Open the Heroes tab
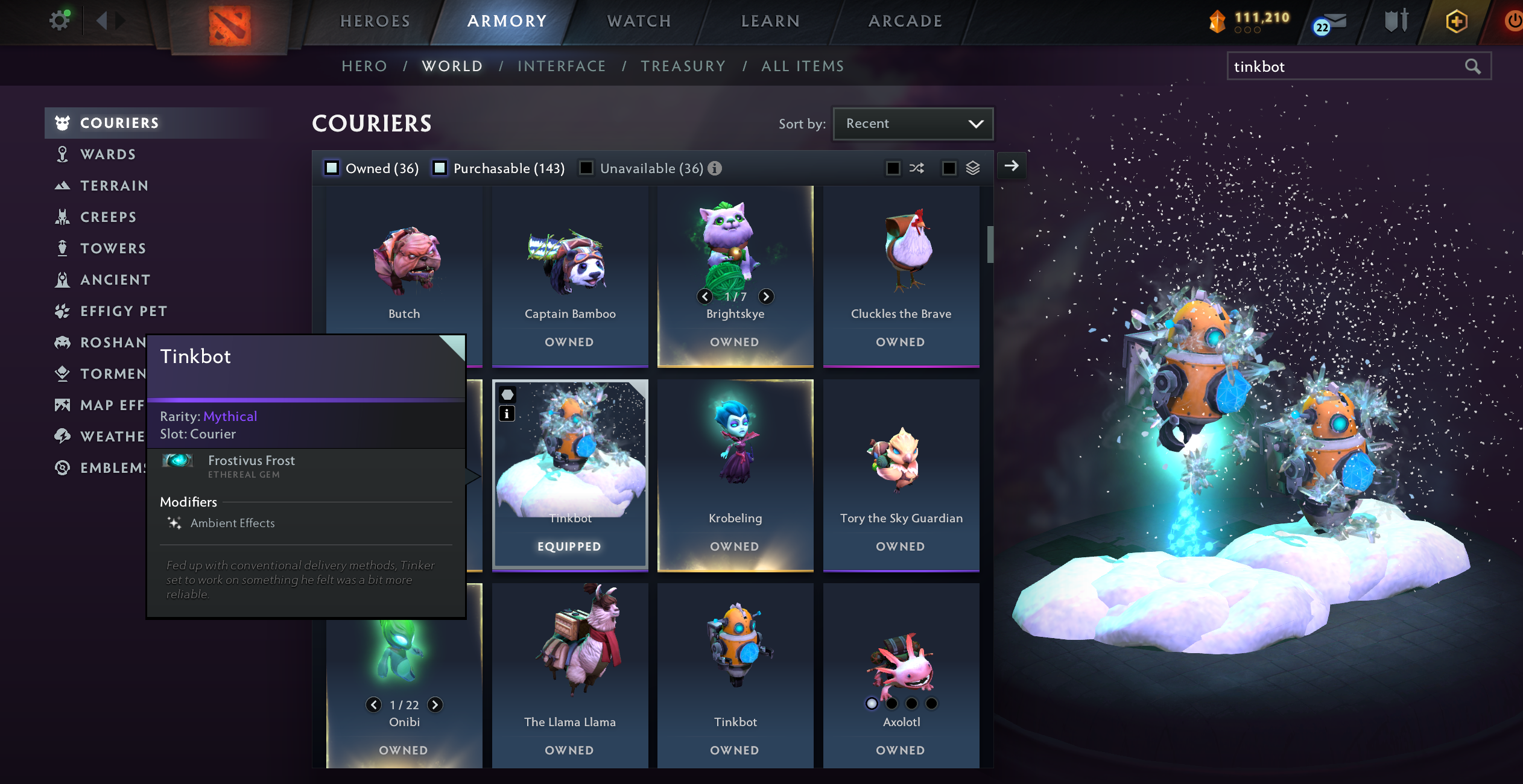Viewport: 1523px width, 784px height. tap(375, 21)
